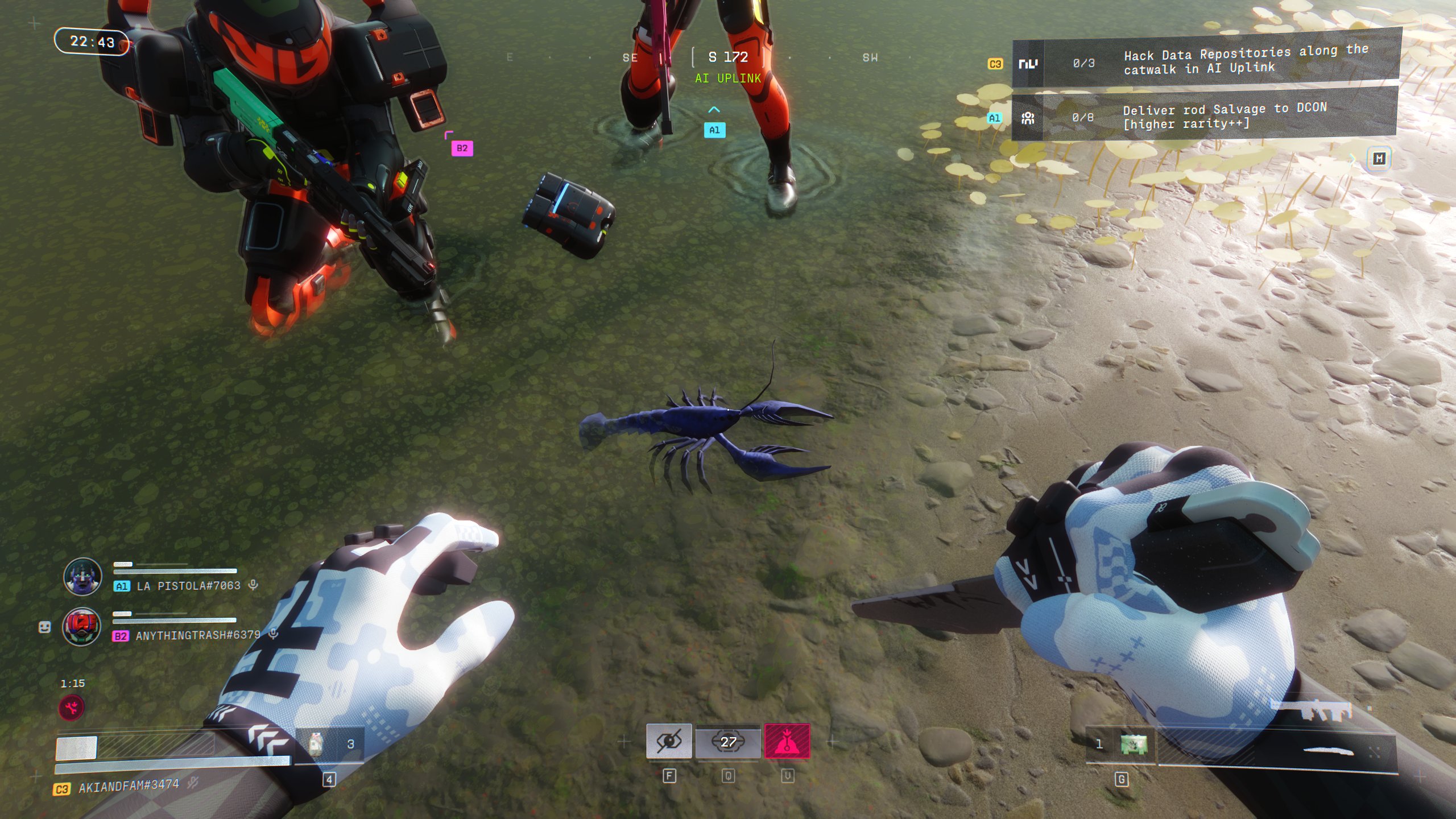
Task: Click the smiley emote icon
Action: (x=44, y=627)
